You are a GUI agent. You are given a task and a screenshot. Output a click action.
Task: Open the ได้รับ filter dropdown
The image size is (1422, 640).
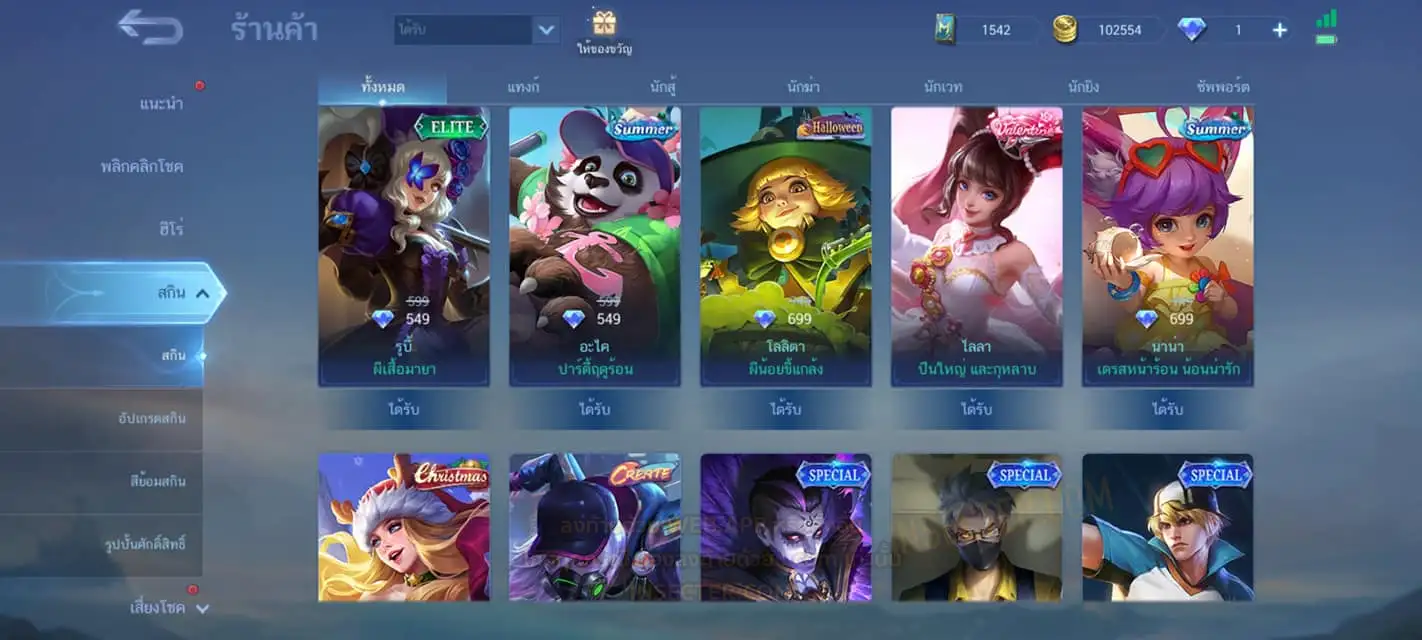coord(546,30)
